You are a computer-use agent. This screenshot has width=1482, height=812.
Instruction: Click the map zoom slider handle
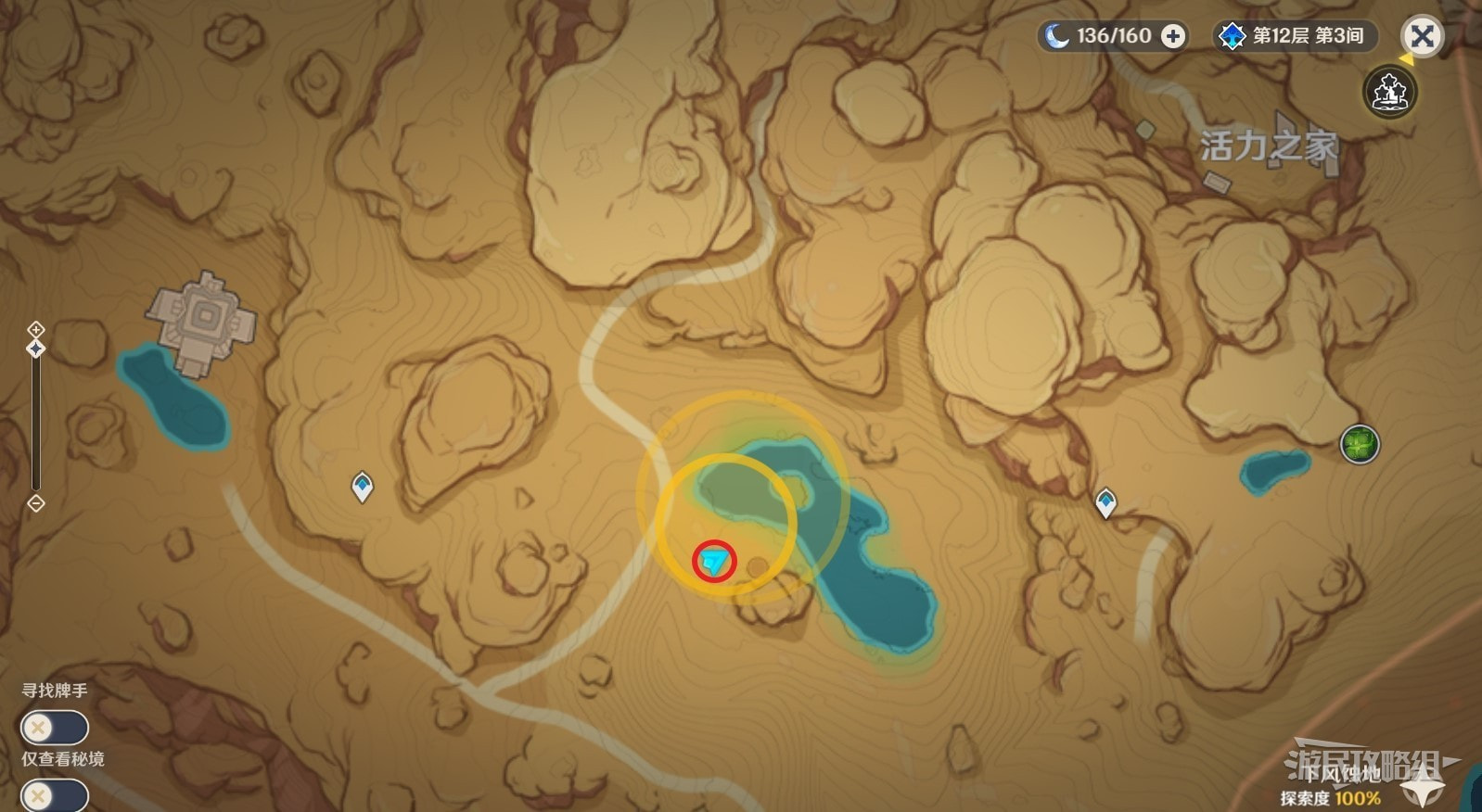[35, 349]
